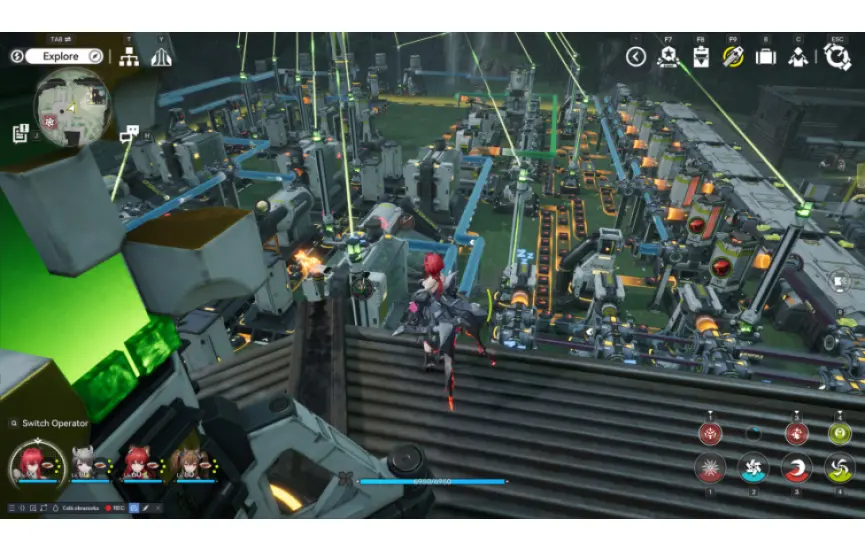Screen dimensions: 865x550
Task: Collapse the top menu with the arrow button
Action: pos(636,57)
